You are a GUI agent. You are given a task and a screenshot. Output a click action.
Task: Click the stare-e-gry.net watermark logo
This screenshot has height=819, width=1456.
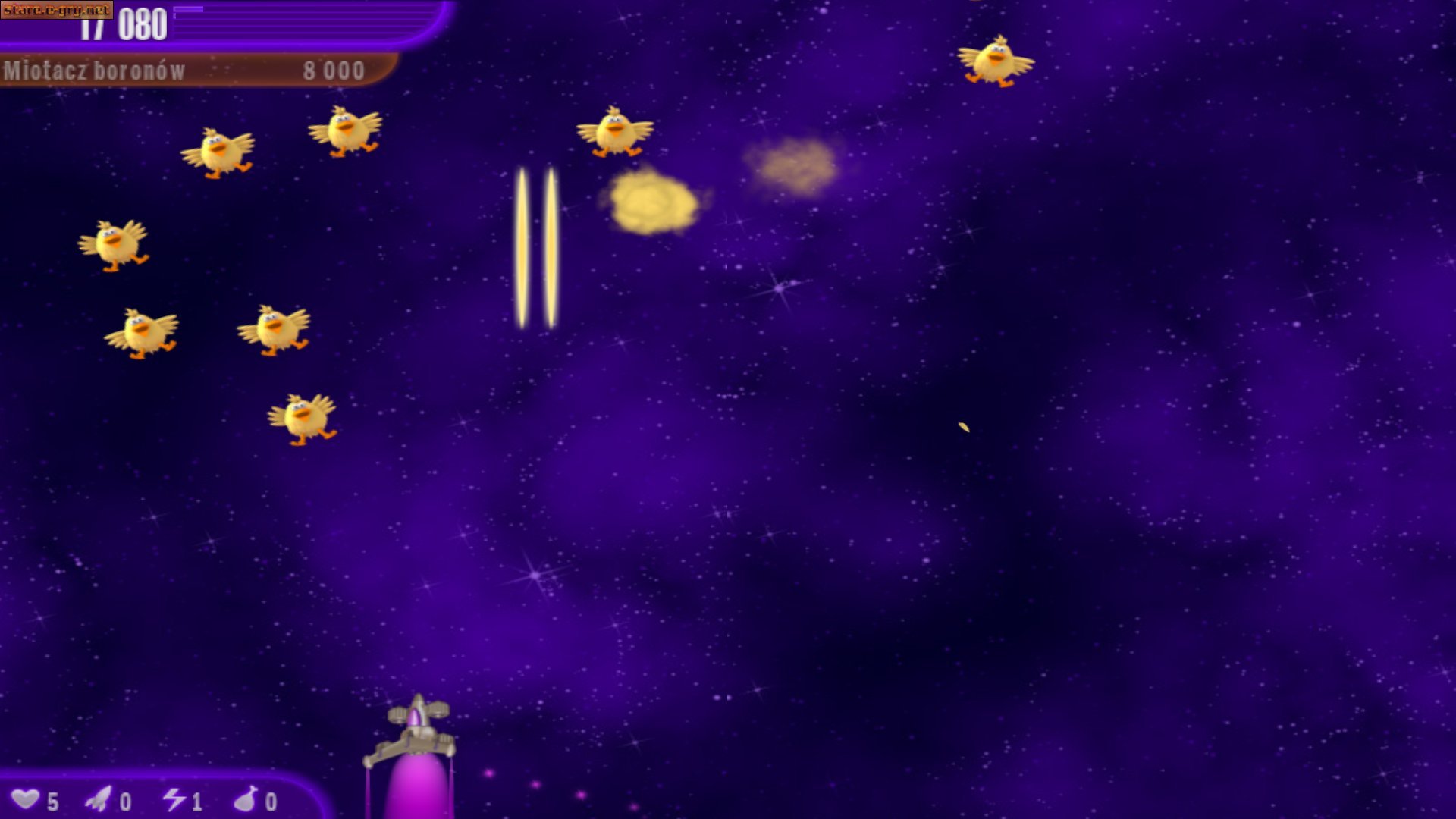coord(57,10)
